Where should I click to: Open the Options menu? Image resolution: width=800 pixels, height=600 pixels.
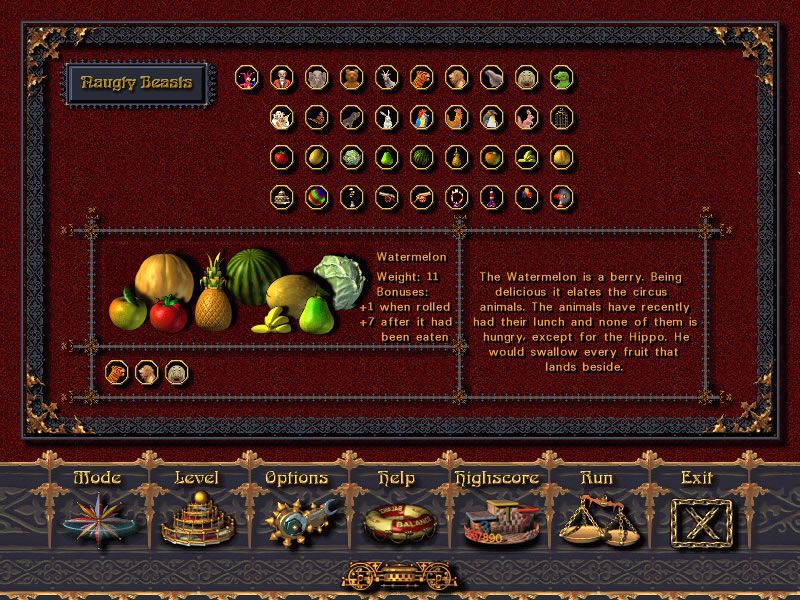pos(296,511)
